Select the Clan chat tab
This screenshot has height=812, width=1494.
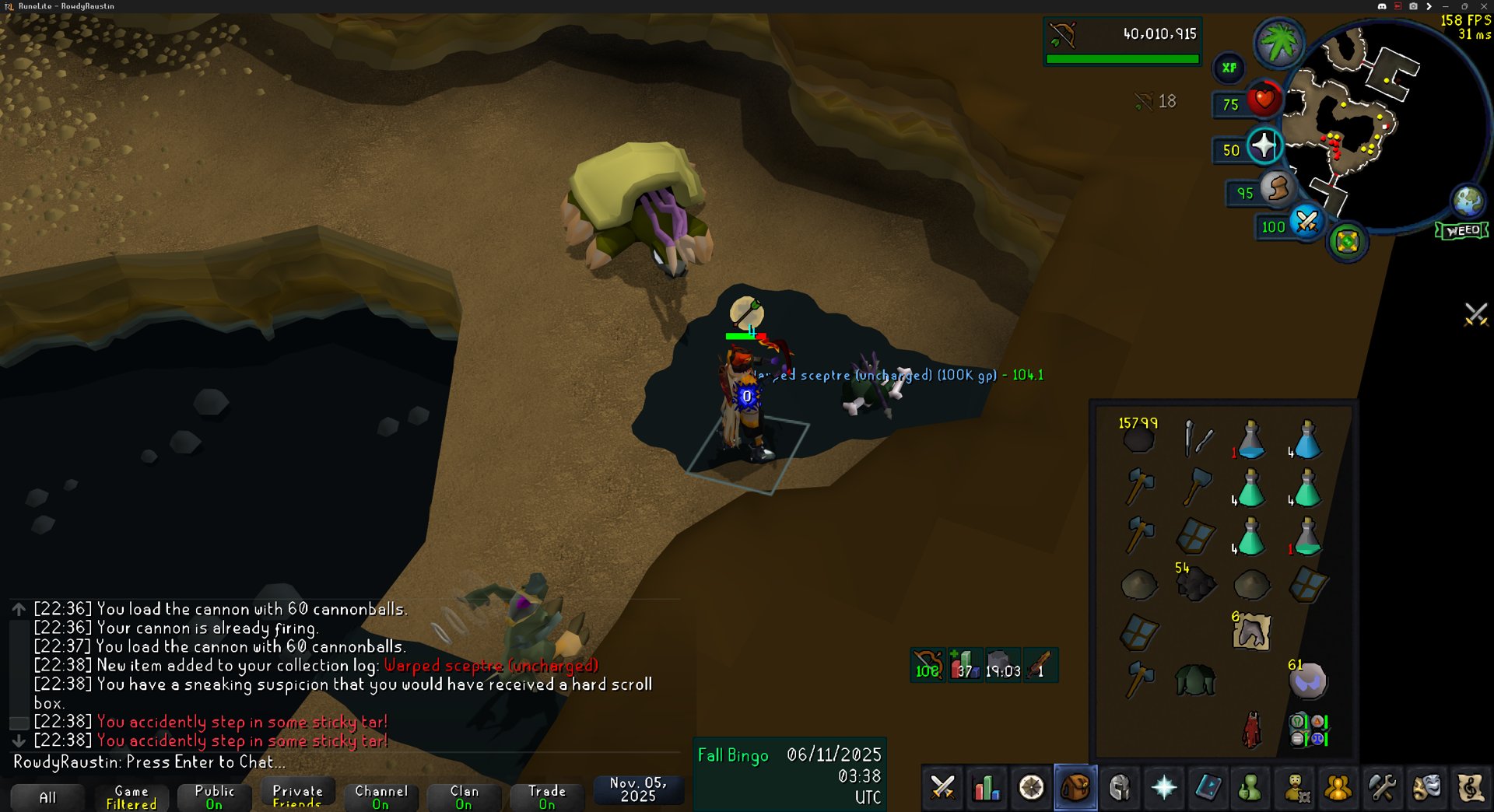coord(464,796)
